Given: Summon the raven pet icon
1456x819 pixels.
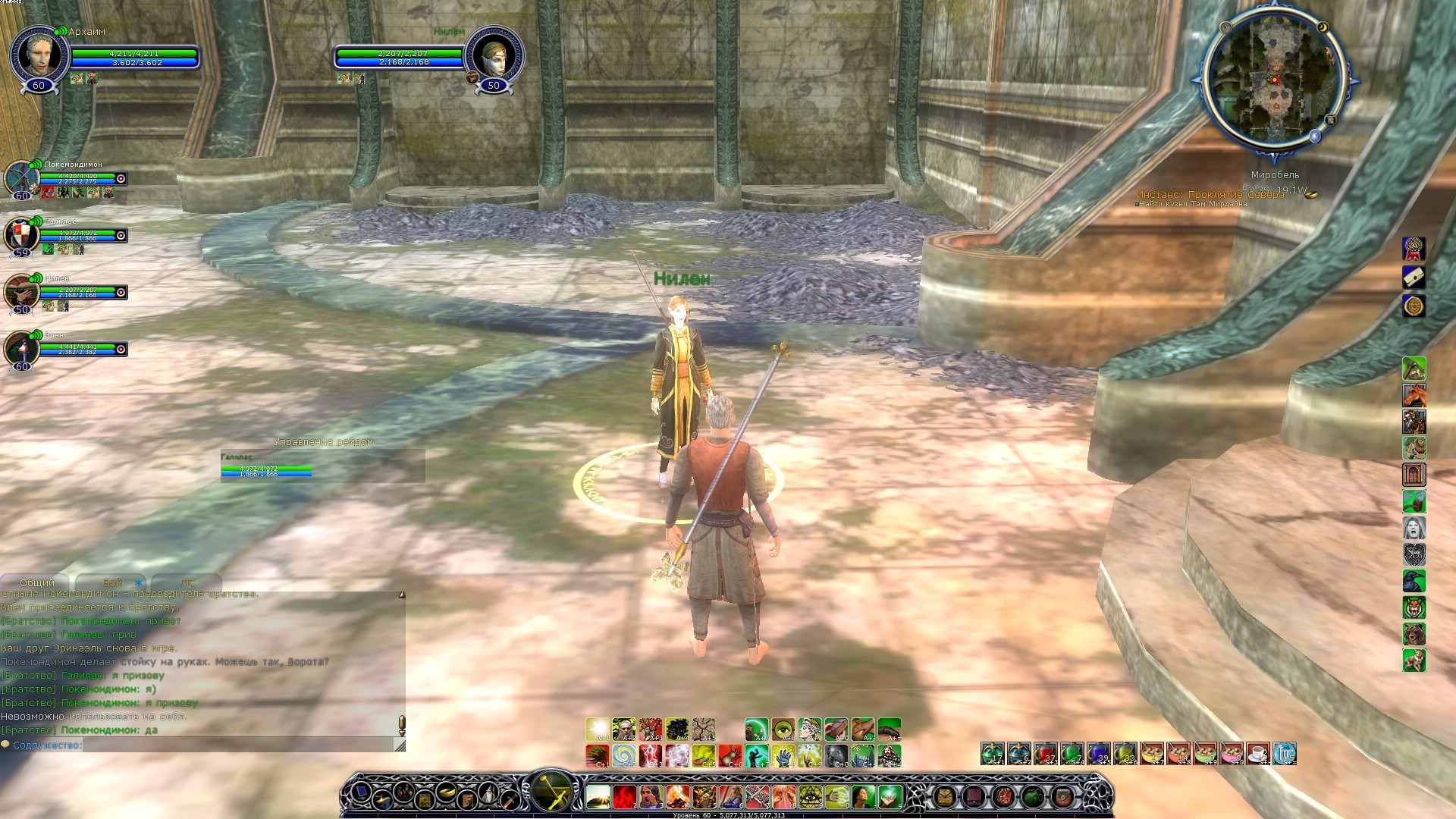Looking at the screenshot, I should pos(1414,581).
